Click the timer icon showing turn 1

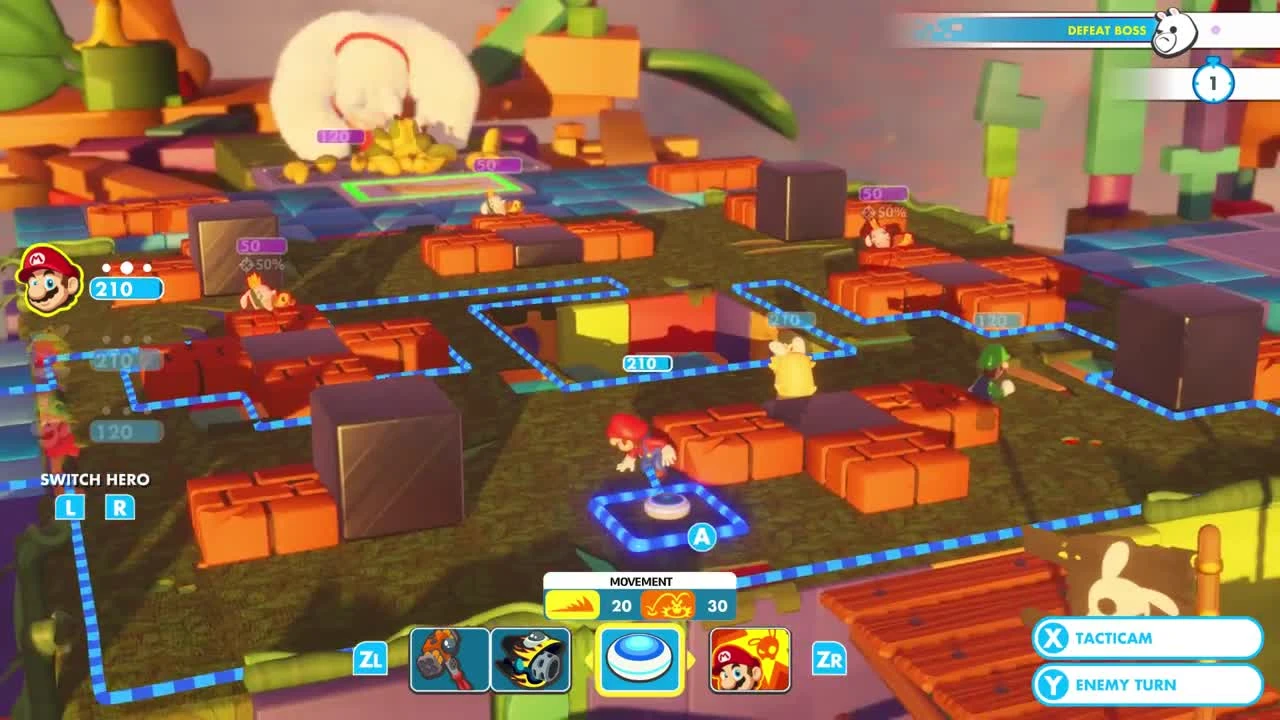[x=1212, y=85]
